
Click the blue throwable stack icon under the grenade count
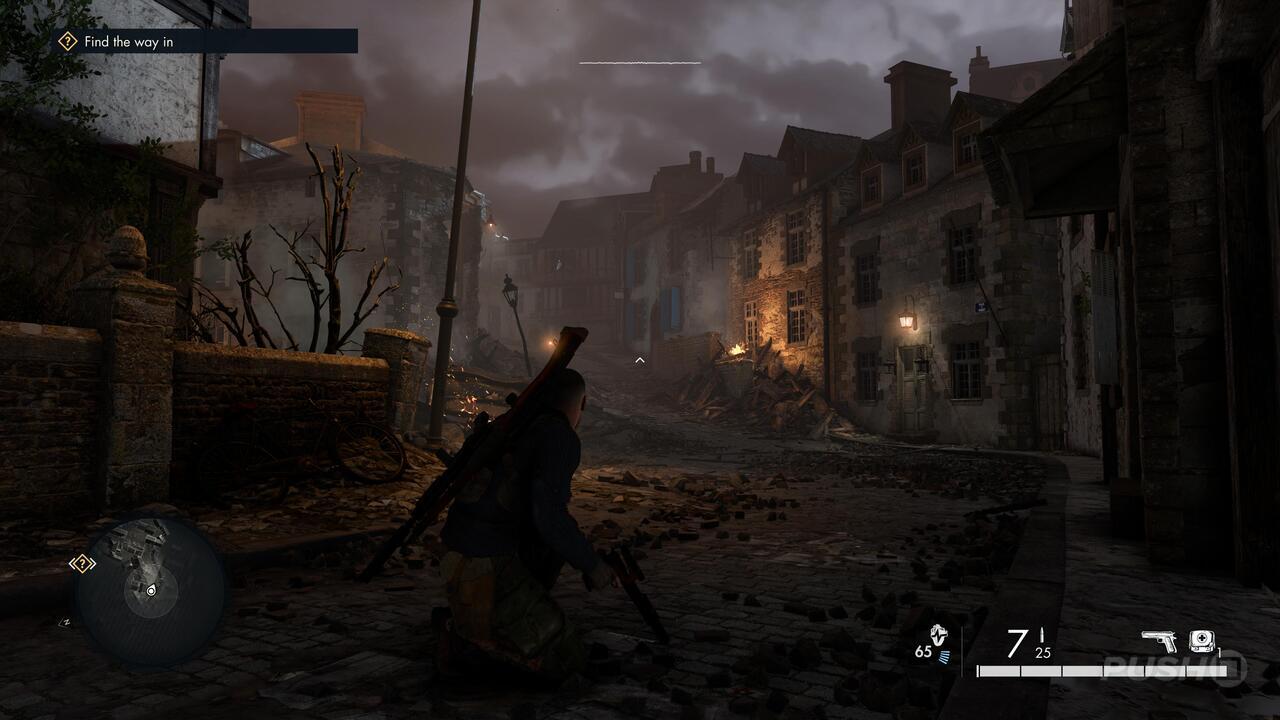(x=944, y=655)
